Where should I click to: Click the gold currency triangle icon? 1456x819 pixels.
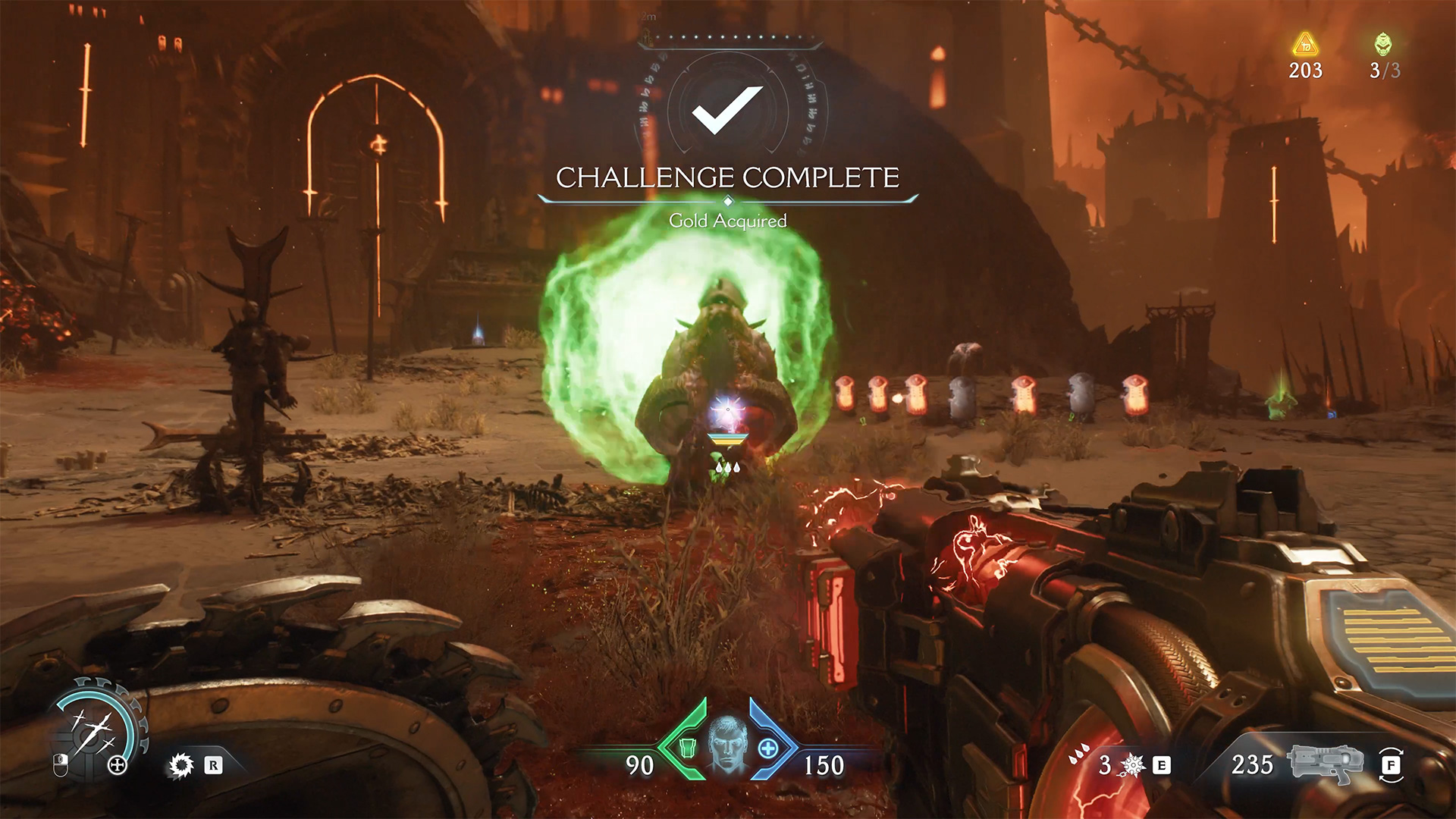[1305, 45]
